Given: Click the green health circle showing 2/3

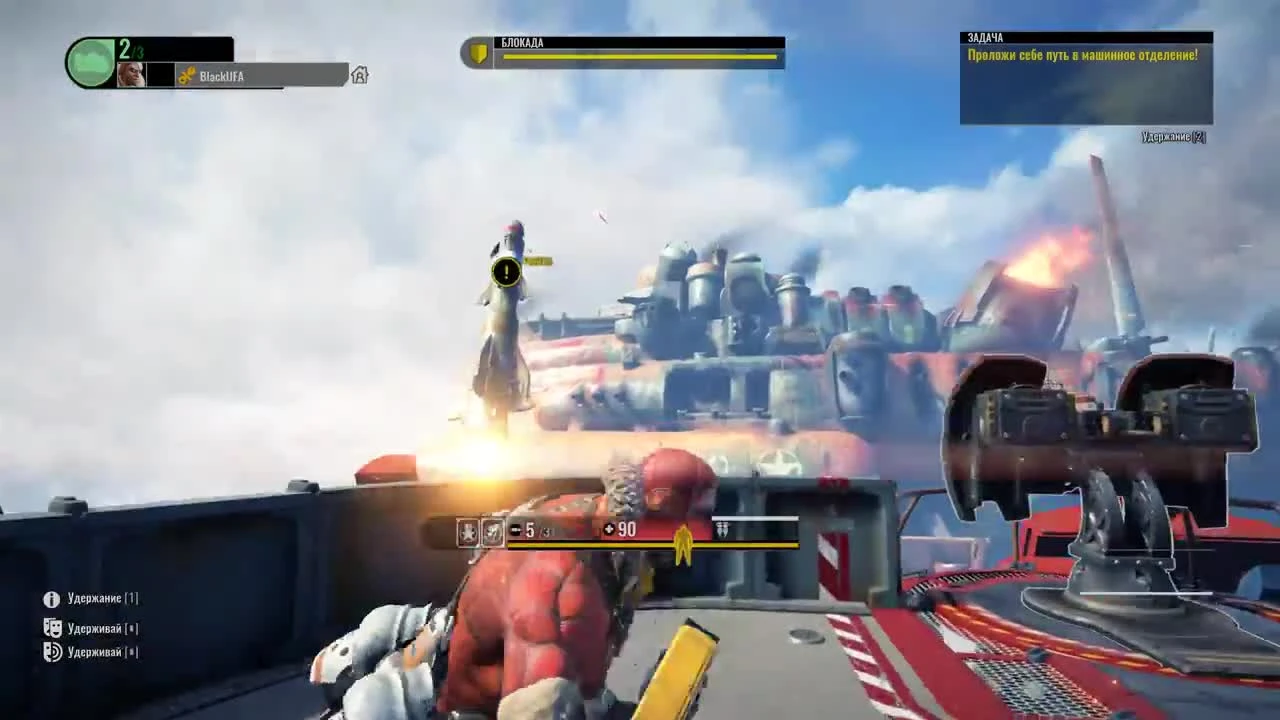Looking at the screenshot, I should point(89,62).
